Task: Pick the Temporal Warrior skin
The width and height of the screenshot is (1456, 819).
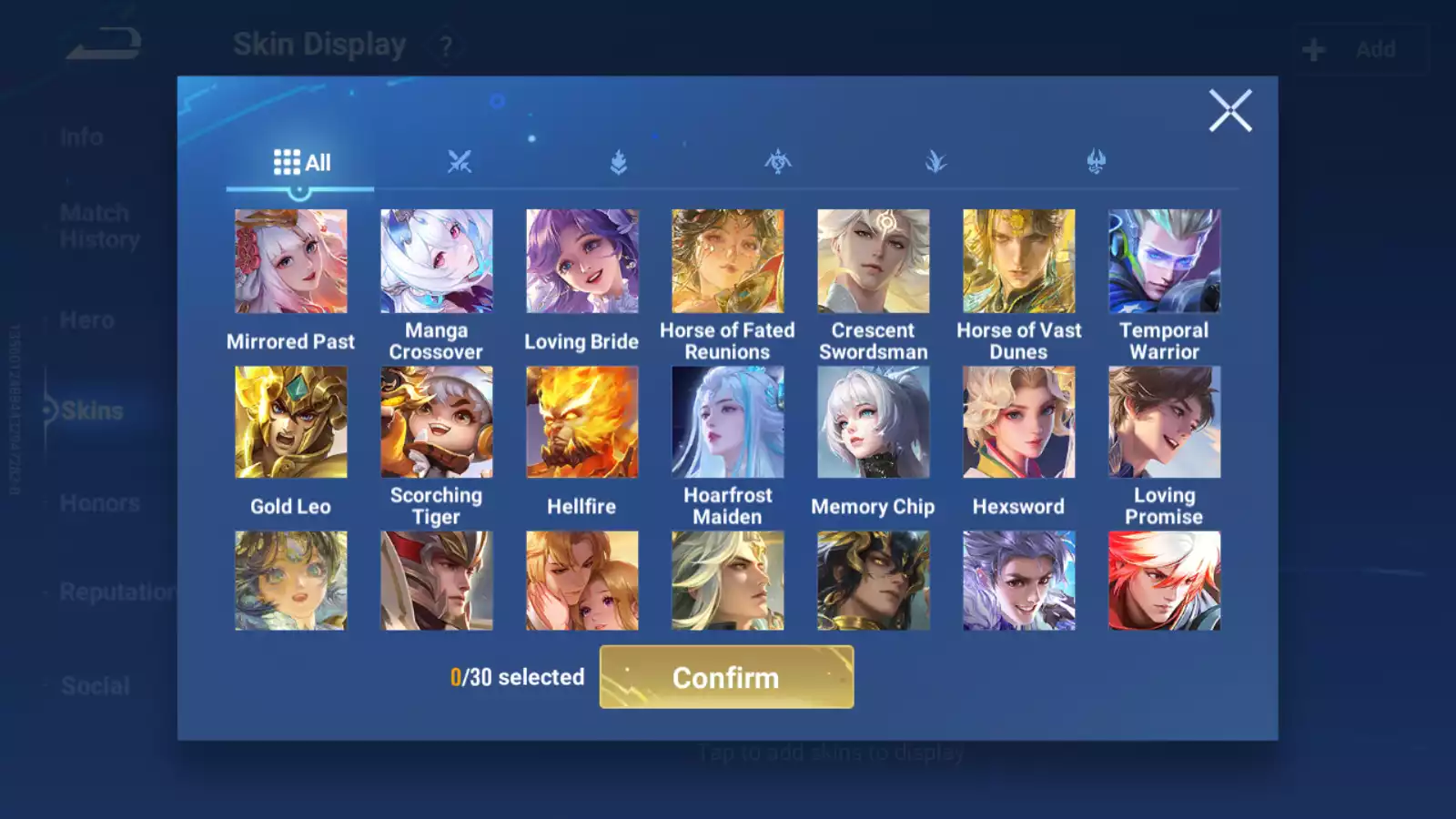Action: [x=1165, y=261]
